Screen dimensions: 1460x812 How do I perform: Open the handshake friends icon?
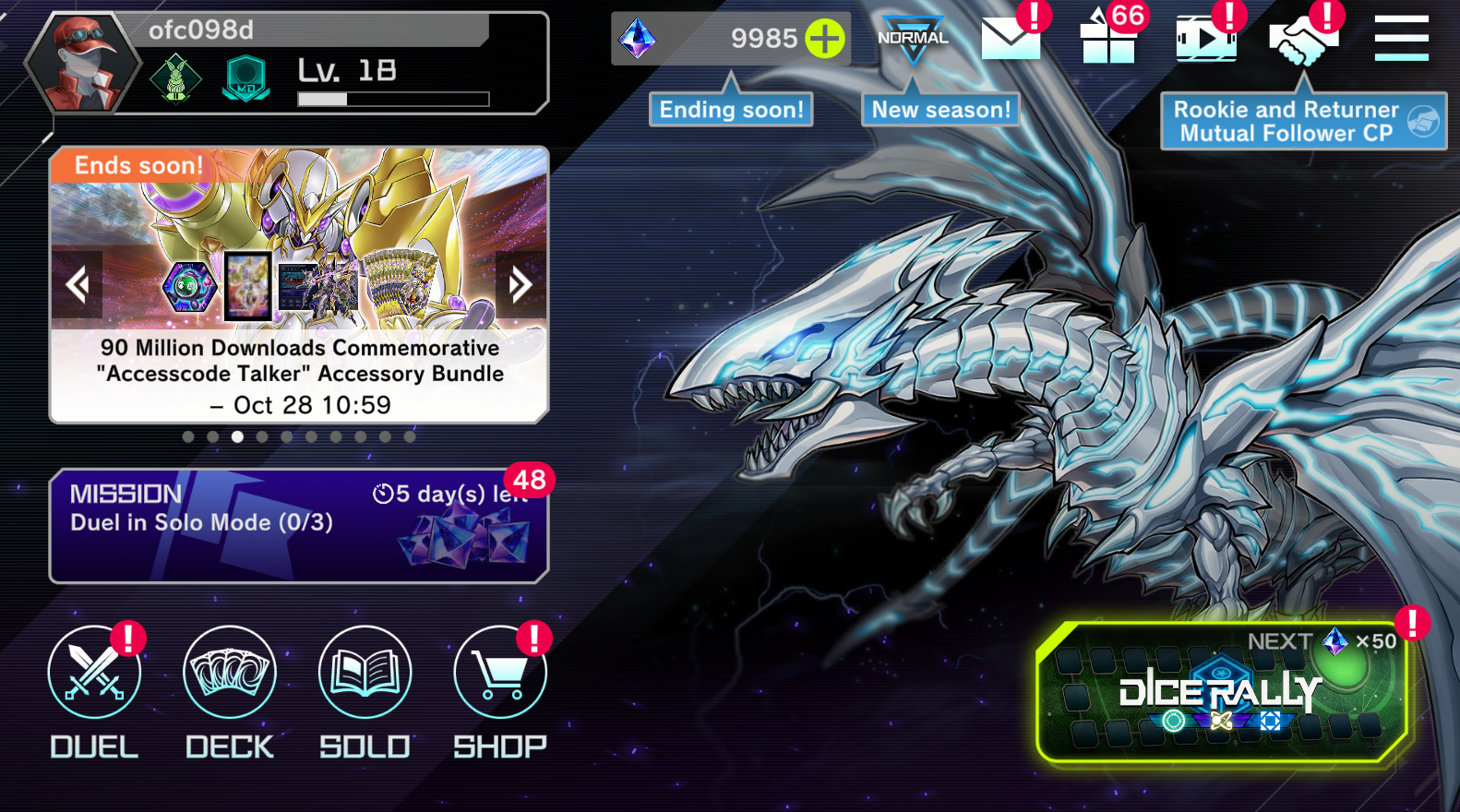pos(1301,39)
